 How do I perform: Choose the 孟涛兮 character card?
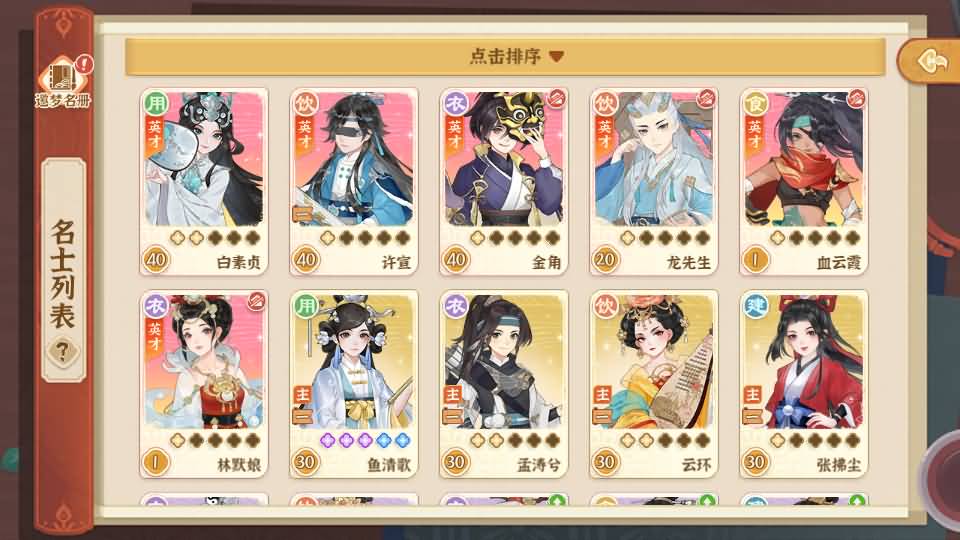(504, 382)
